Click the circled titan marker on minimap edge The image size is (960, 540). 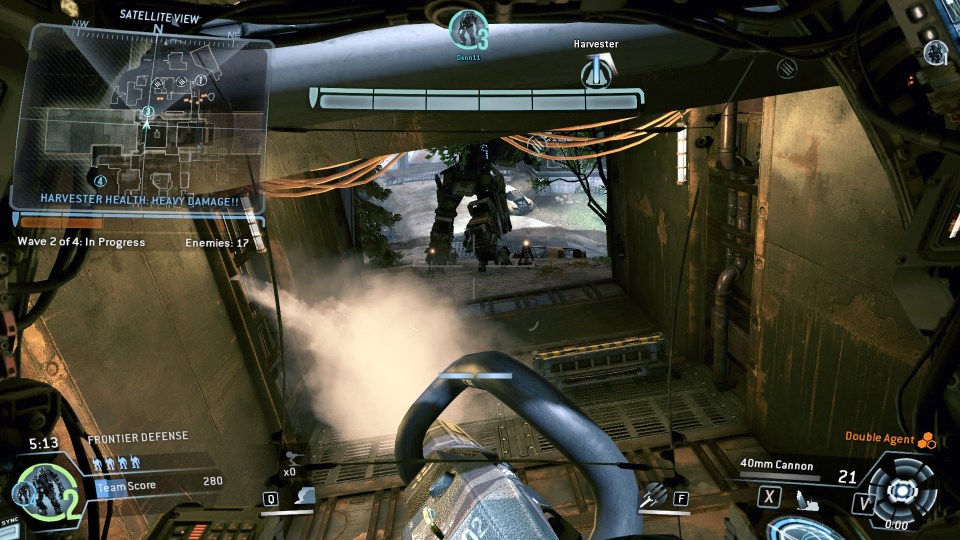[98, 180]
